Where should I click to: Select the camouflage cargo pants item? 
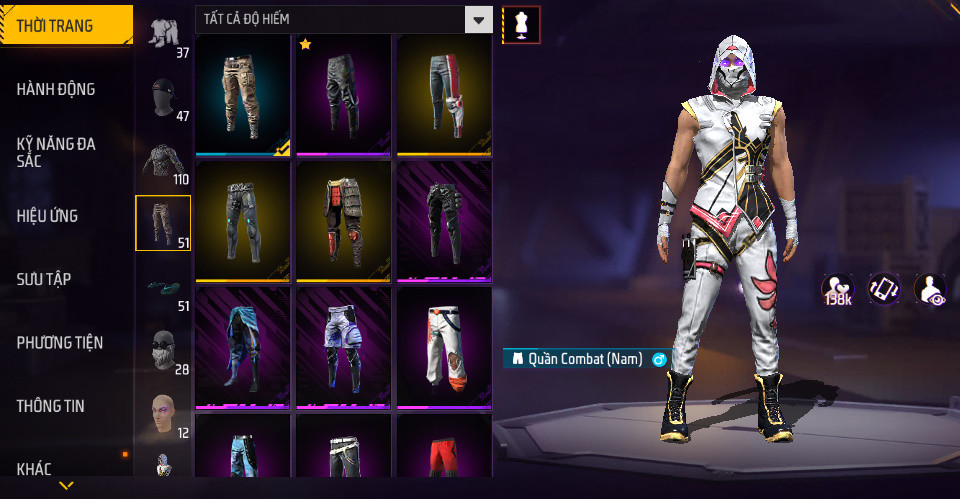pyautogui.click(x=243, y=94)
